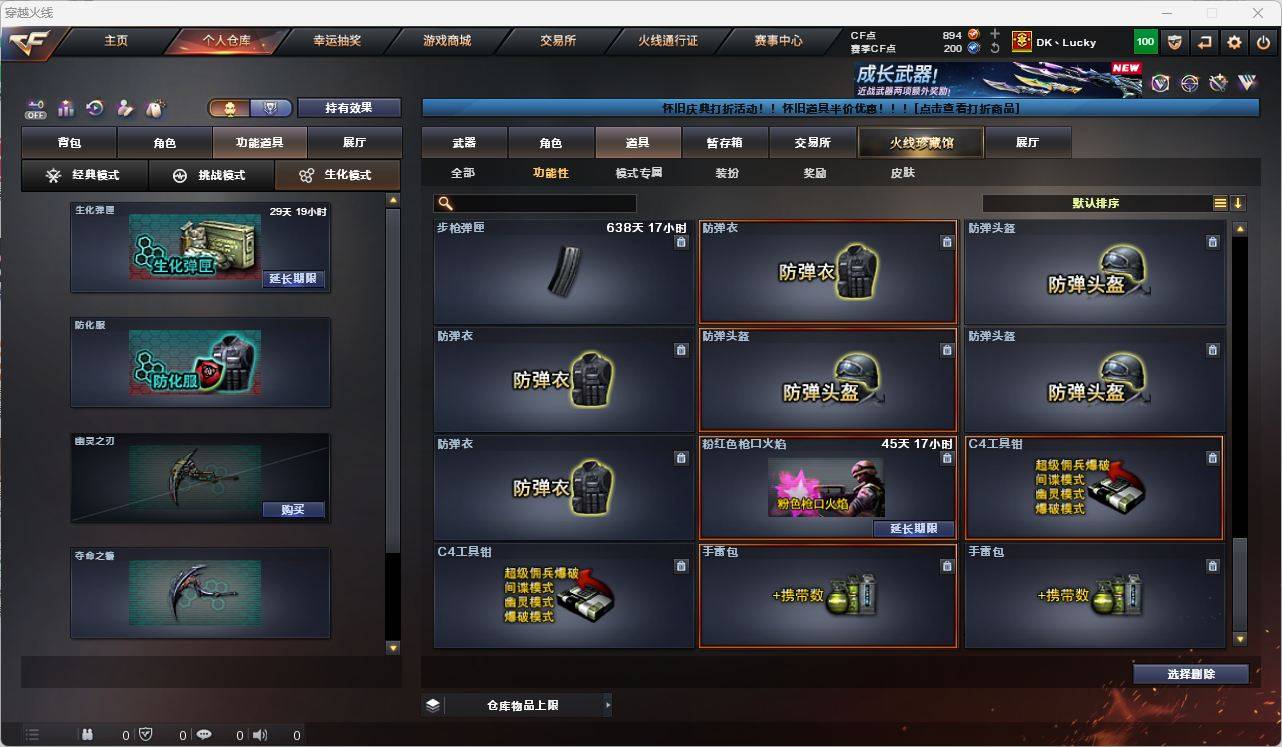1282x747 pixels.
Task: Toggle the OFF switch above the sidebar
Action: click(x=35, y=110)
